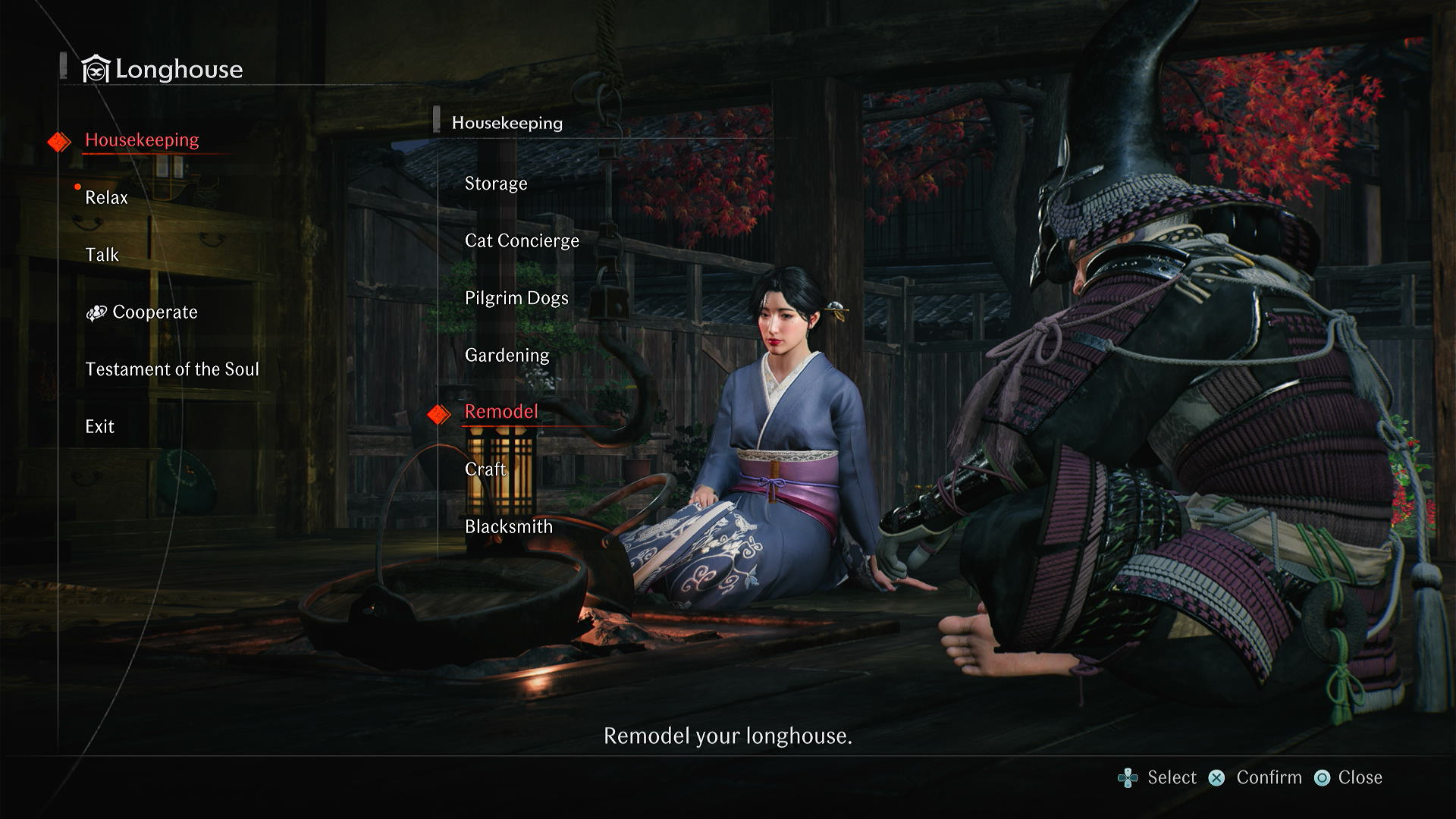
Task: Exit the Longhouse menu
Action: click(99, 427)
